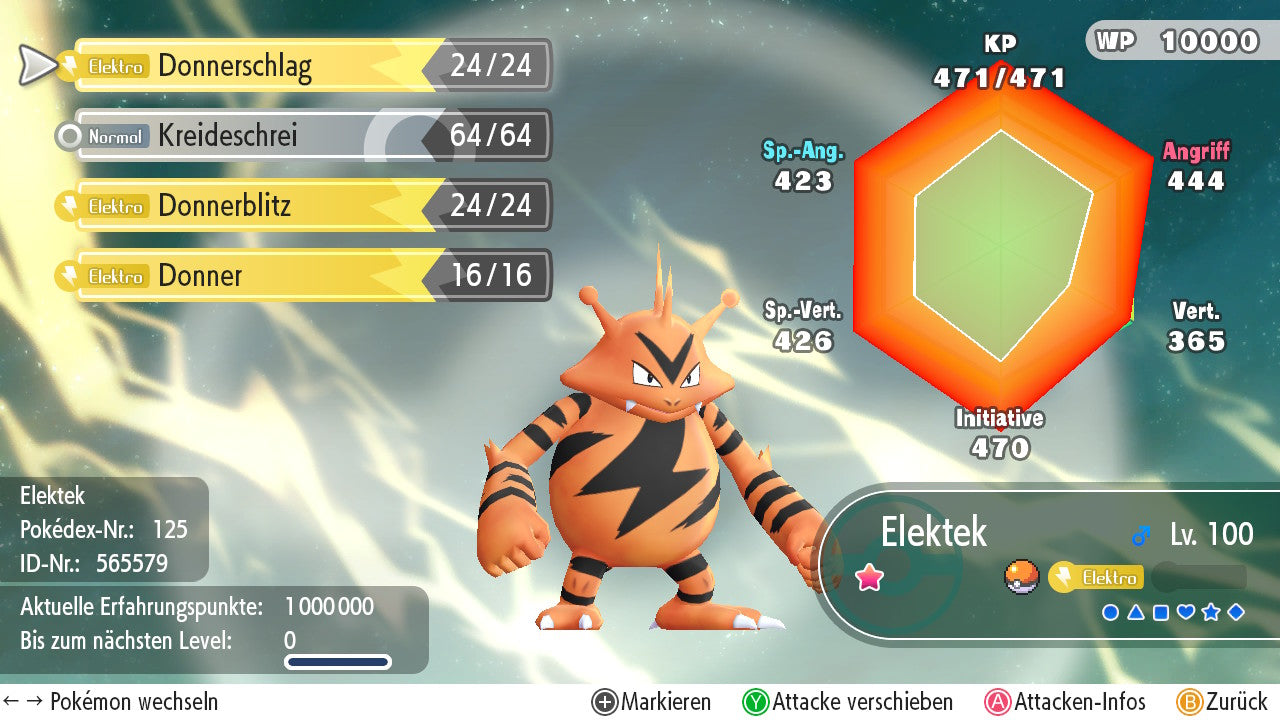
Task: Select the Elektro type badge on the name panel
Action: pyautogui.click(x=1096, y=577)
